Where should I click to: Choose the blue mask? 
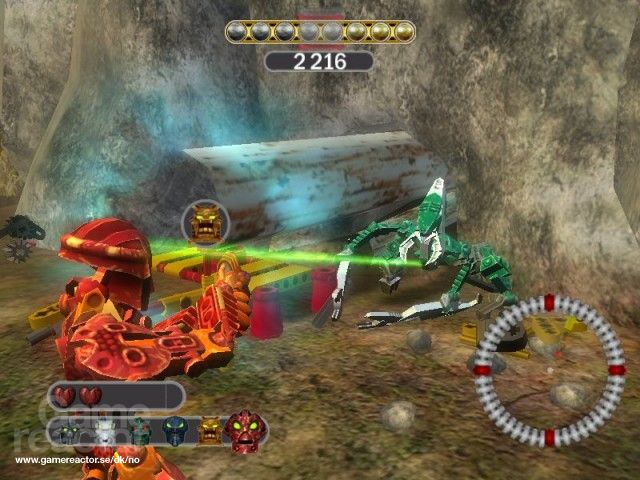click(176, 431)
